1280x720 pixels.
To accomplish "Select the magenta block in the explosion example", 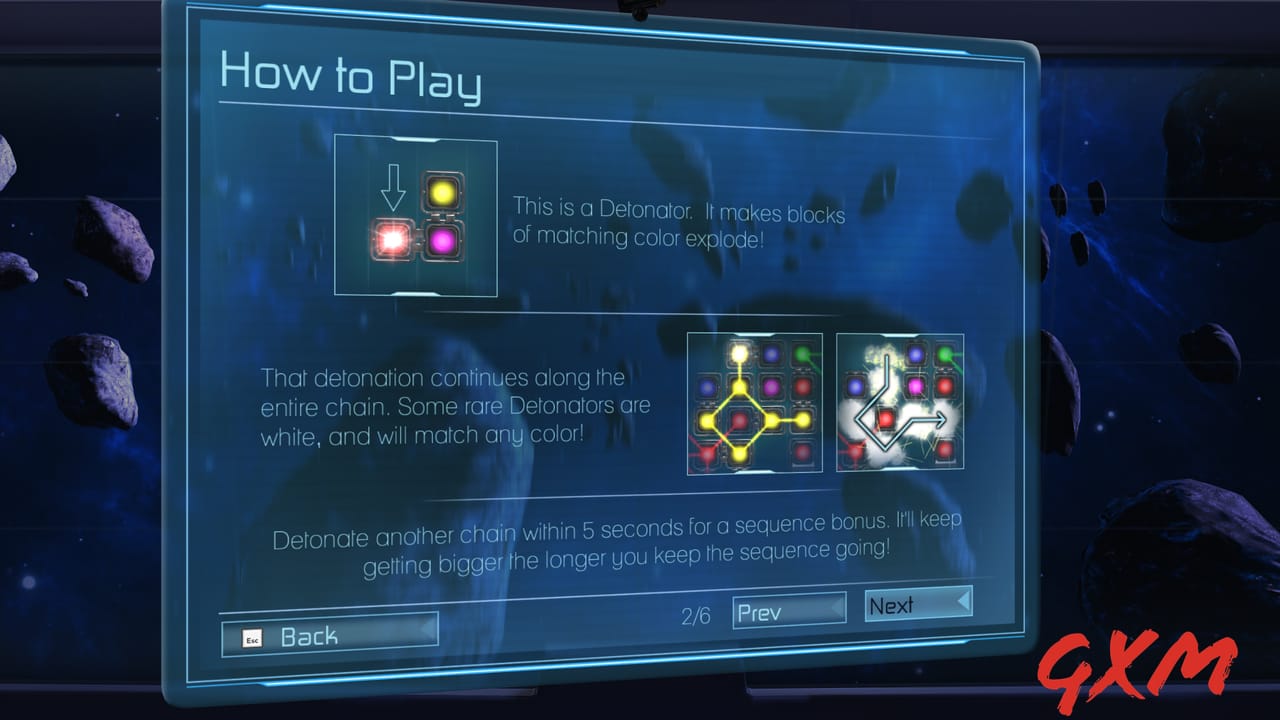I will point(916,387).
